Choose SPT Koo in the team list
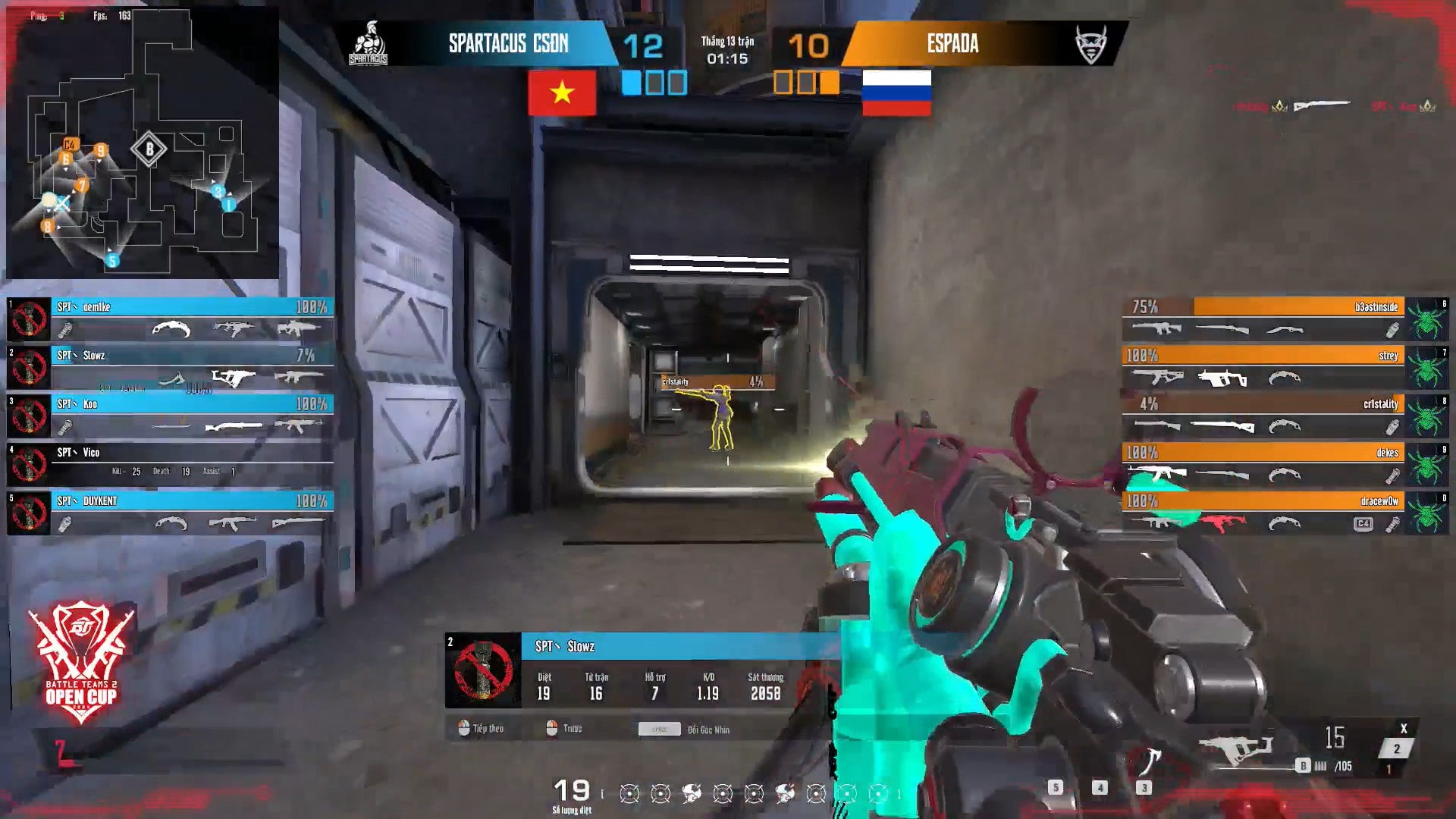Screen dimensions: 1456x819 (x=171, y=416)
